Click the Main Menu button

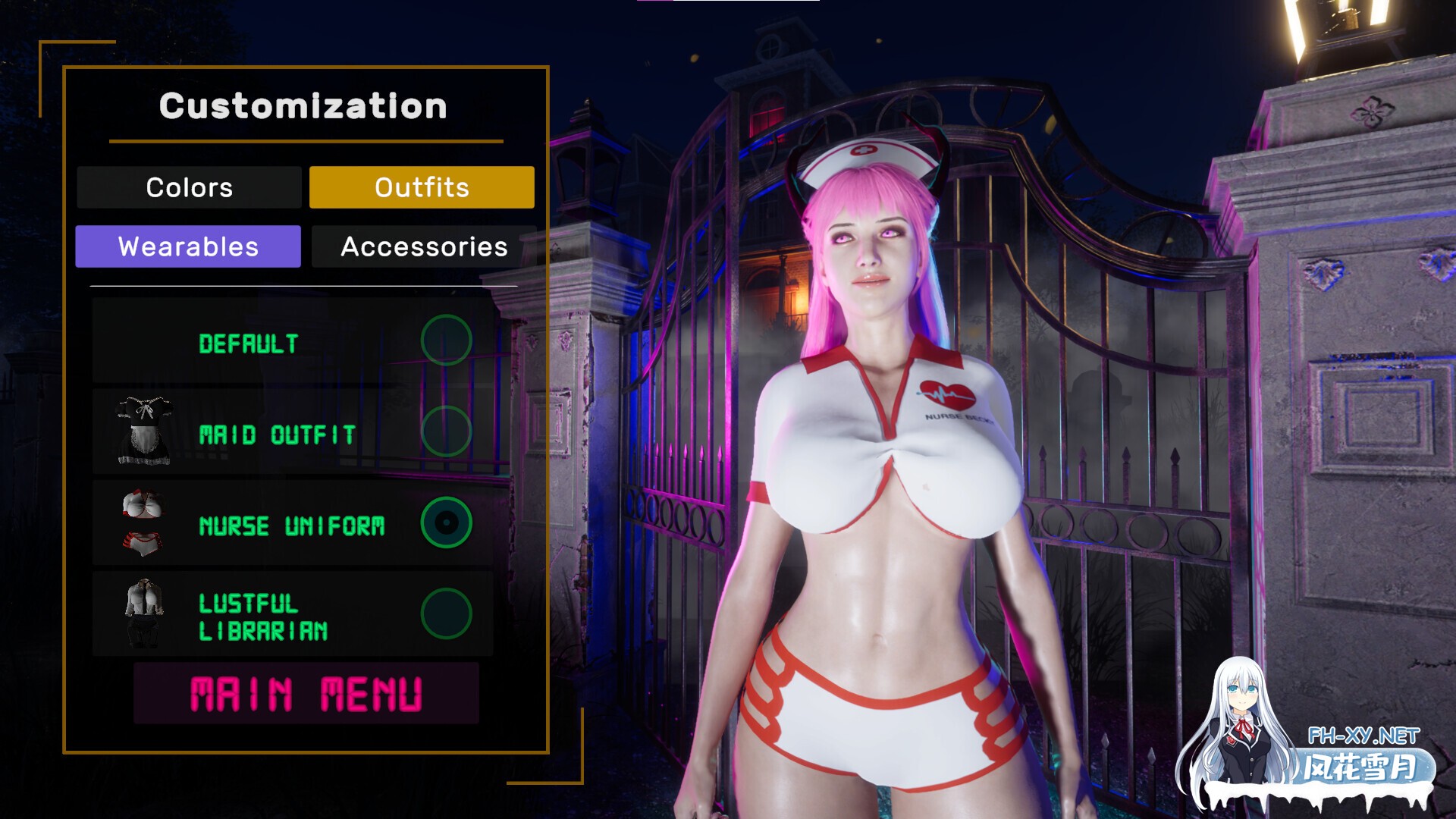click(306, 691)
